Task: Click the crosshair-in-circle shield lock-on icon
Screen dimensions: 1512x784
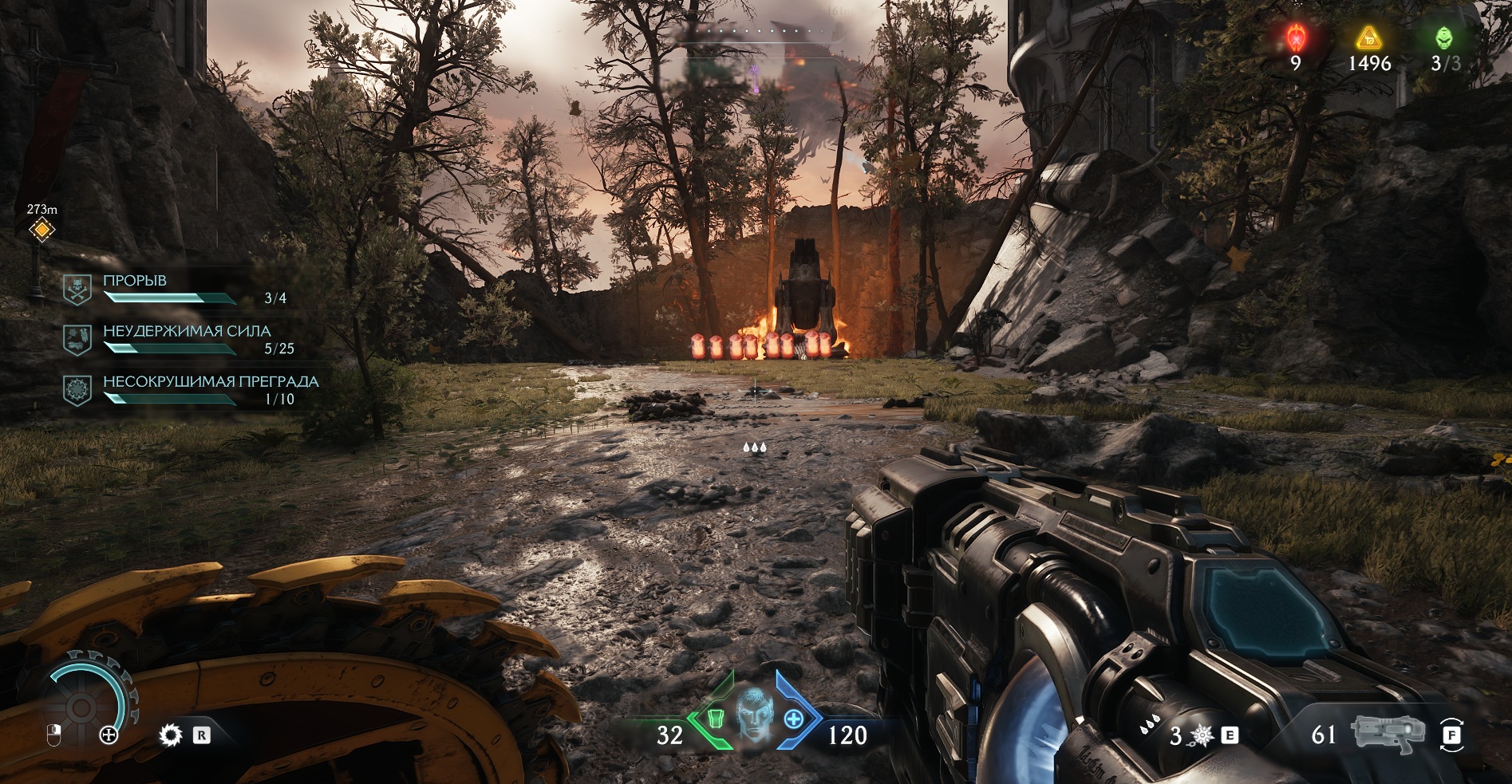Action: click(109, 735)
